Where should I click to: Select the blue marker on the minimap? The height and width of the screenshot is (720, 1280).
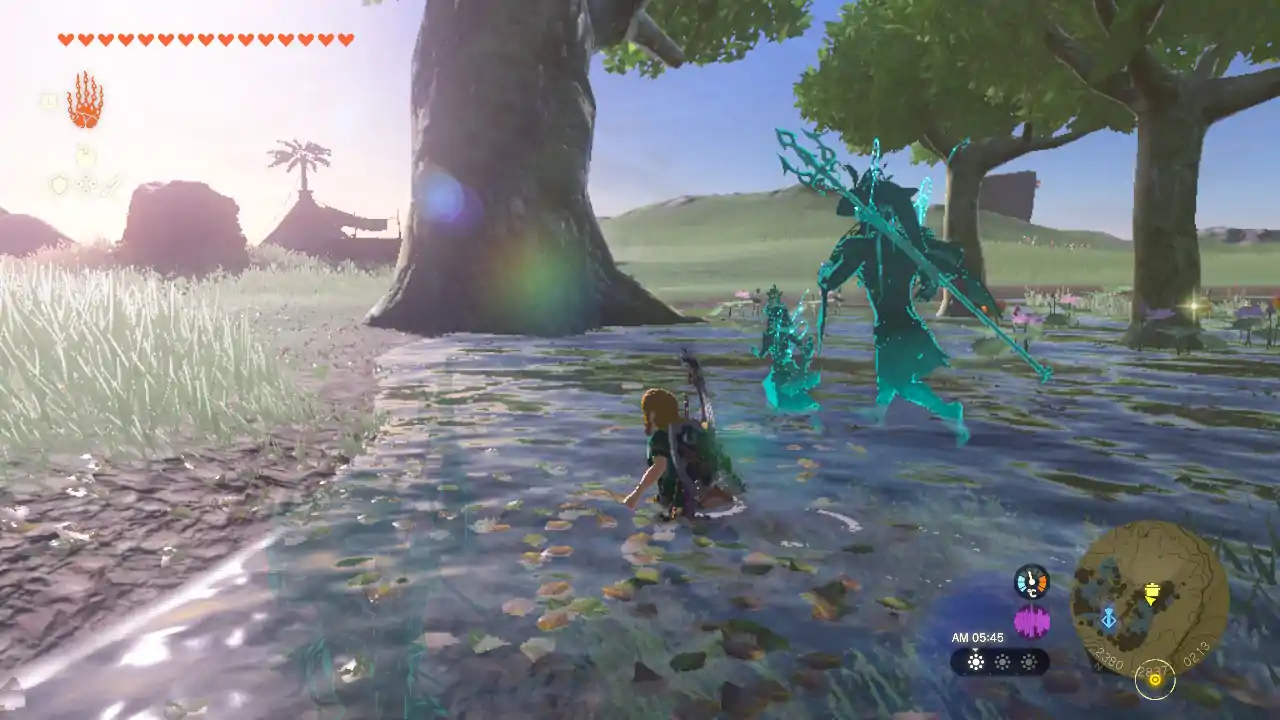point(1108,618)
